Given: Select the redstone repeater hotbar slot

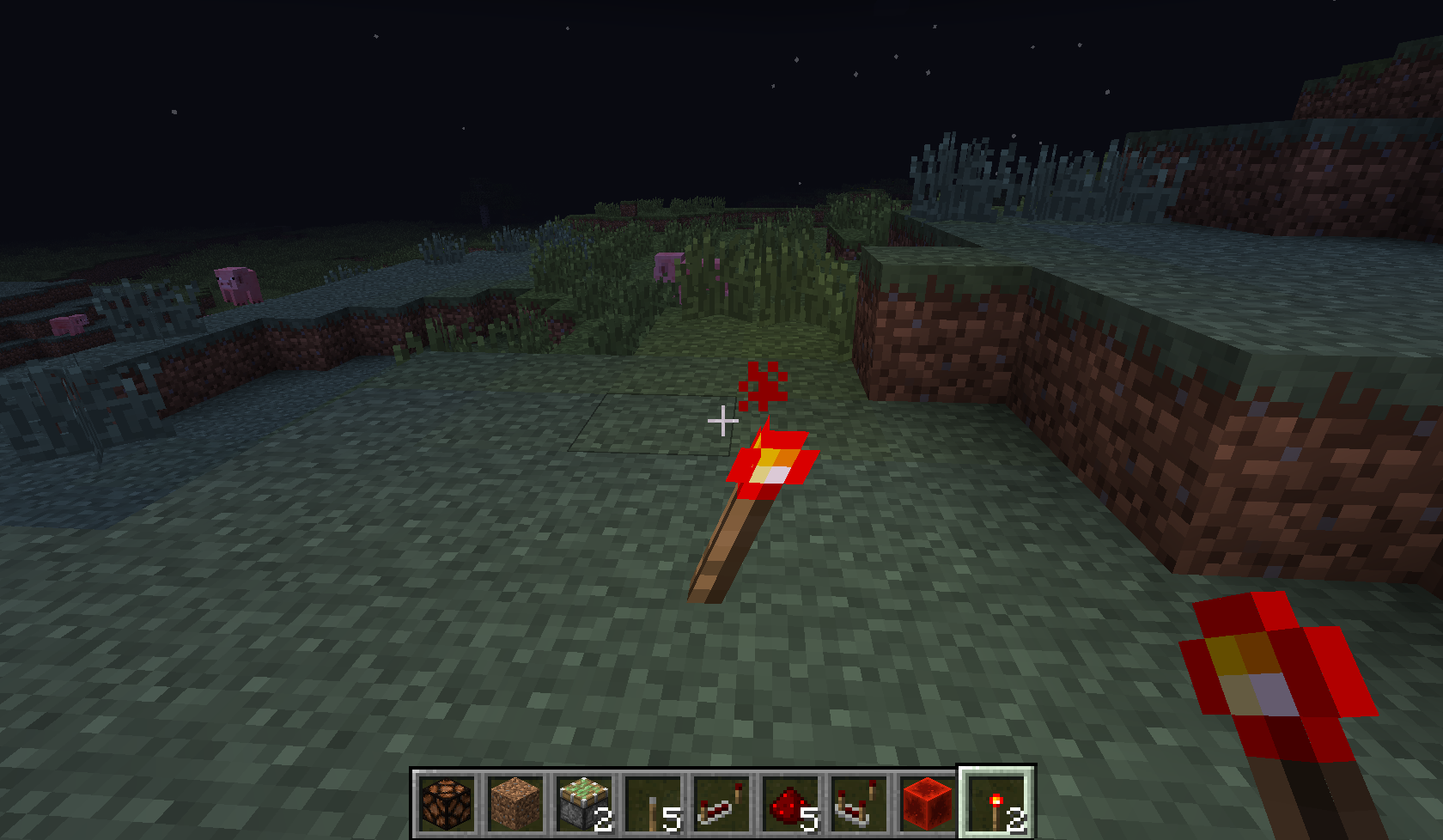Looking at the screenshot, I should [x=721, y=803].
